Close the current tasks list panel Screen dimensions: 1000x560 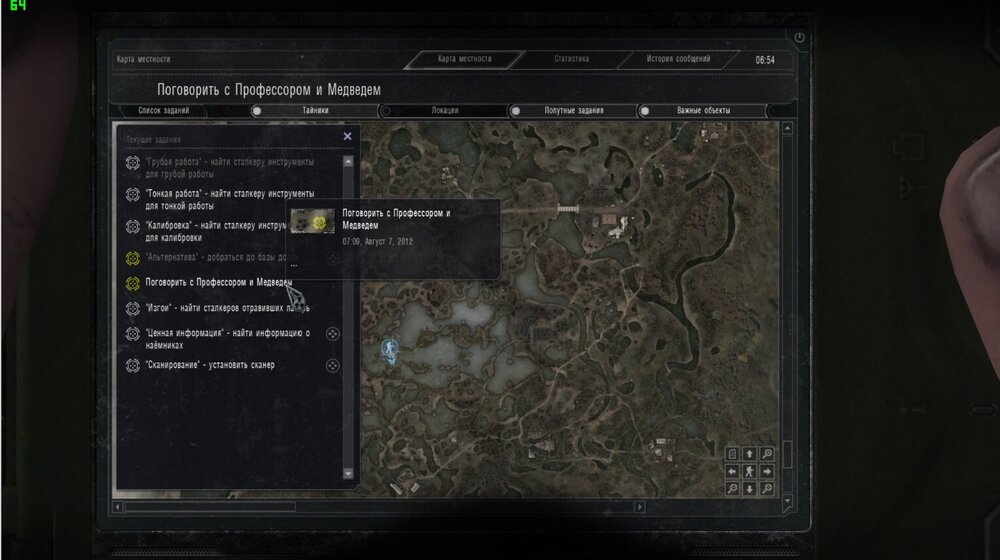tap(347, 136)
